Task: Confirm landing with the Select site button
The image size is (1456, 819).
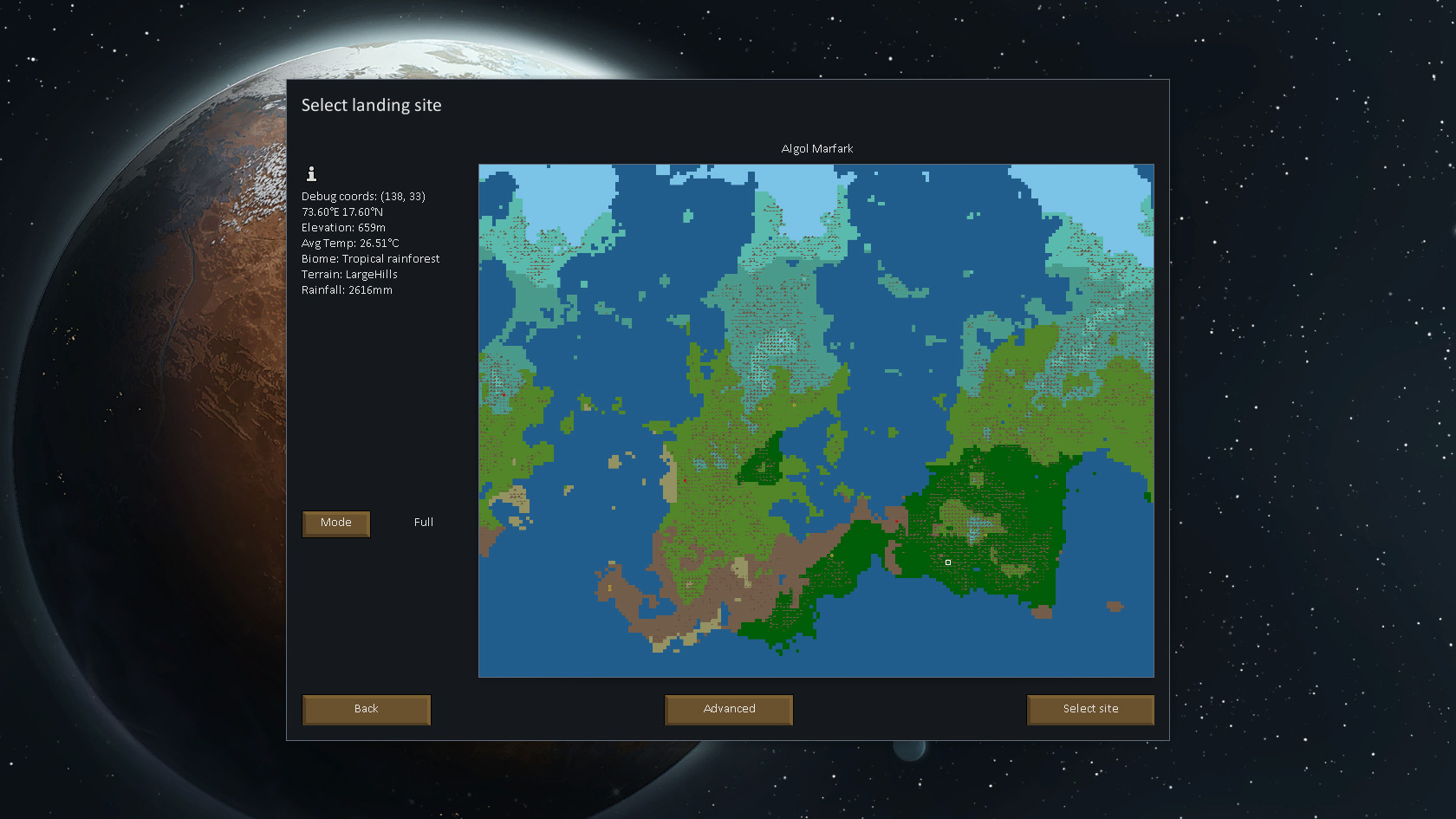Action: tap(1089, 709)
